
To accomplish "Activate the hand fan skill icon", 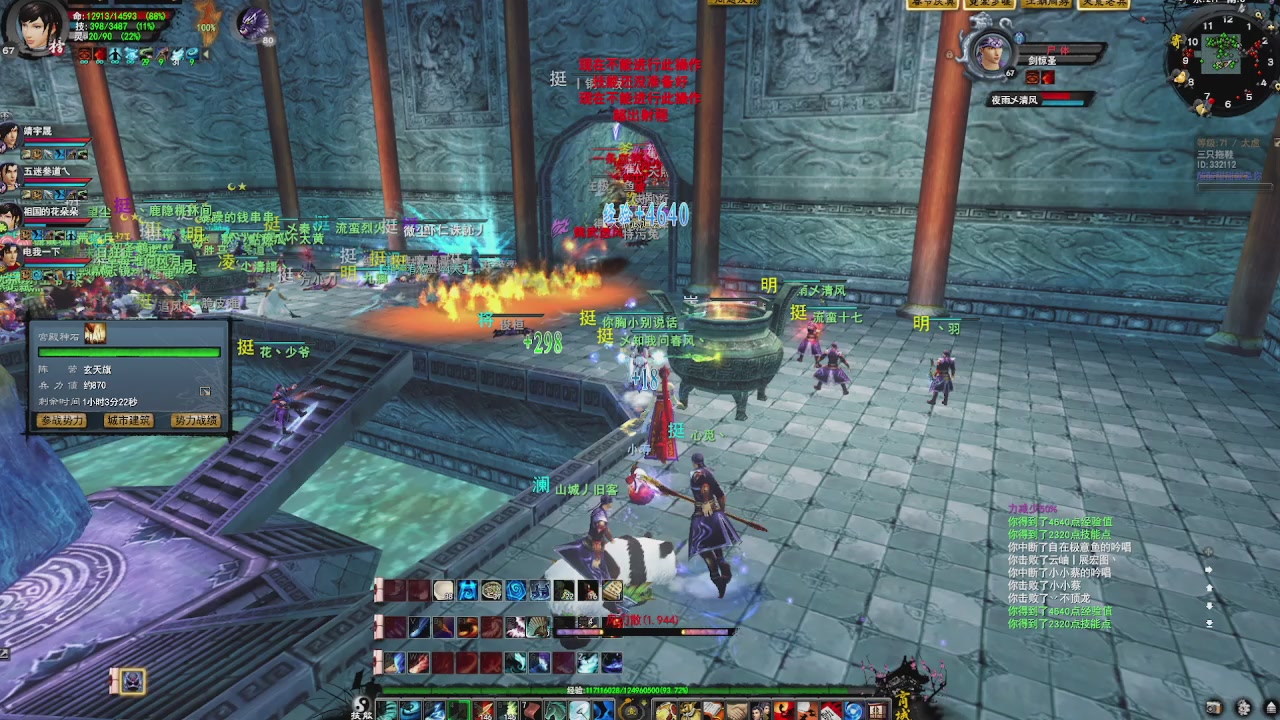I will 539,627.
